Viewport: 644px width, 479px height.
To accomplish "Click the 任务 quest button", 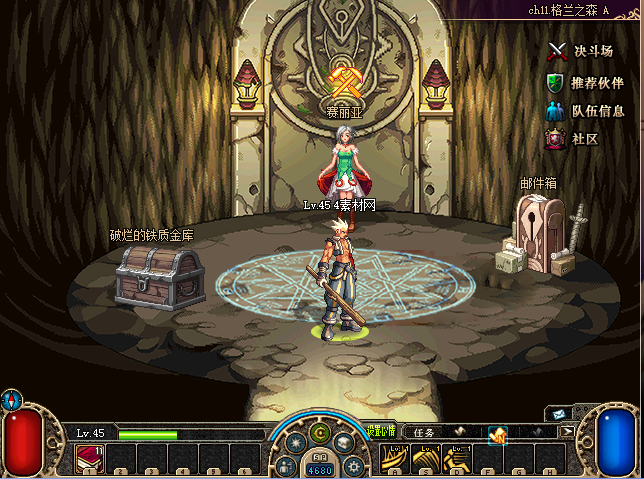I will tap(424, 433).
